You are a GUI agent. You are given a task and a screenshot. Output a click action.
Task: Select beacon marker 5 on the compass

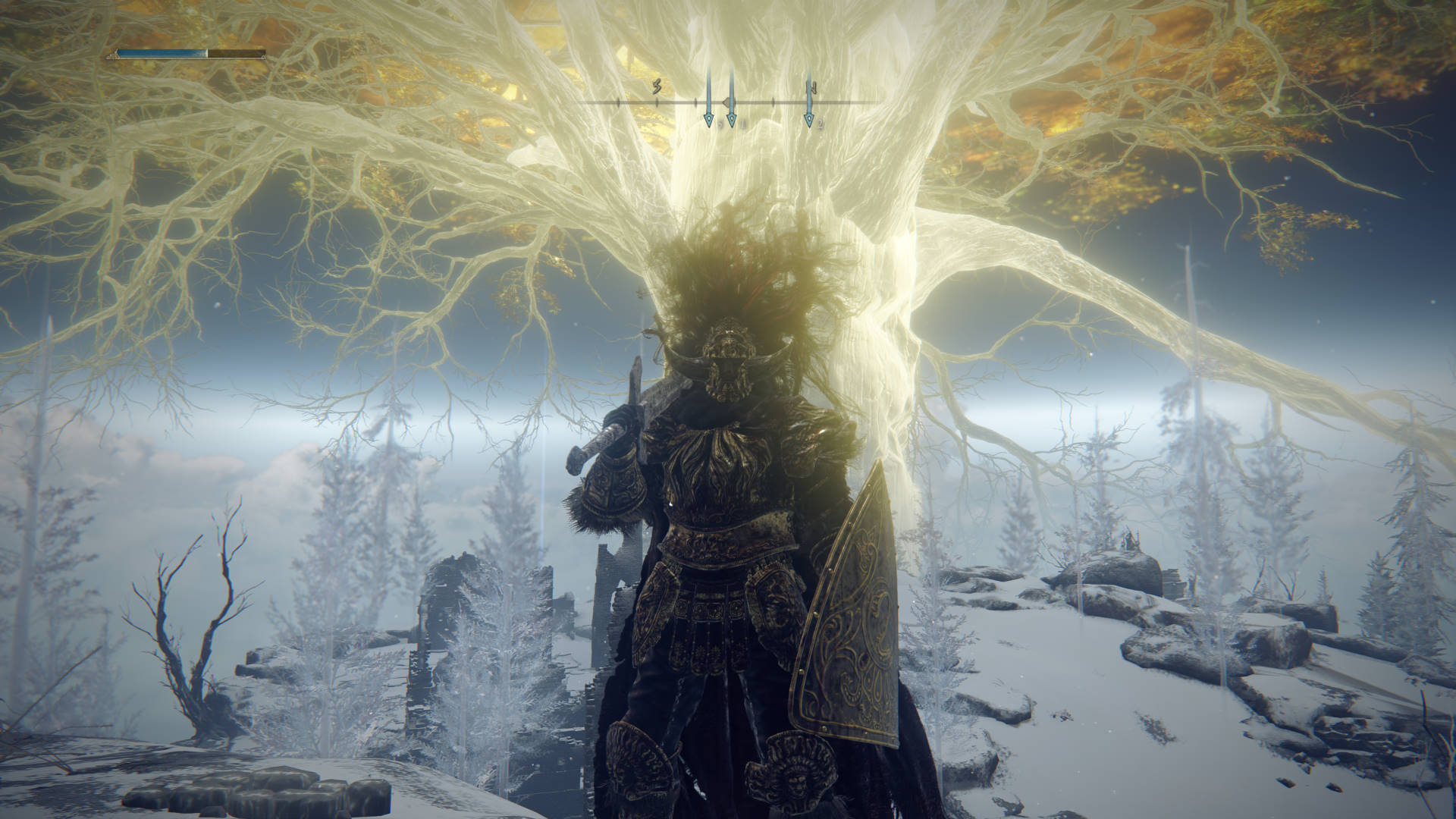pyautogui.click(x=709, y=119)
